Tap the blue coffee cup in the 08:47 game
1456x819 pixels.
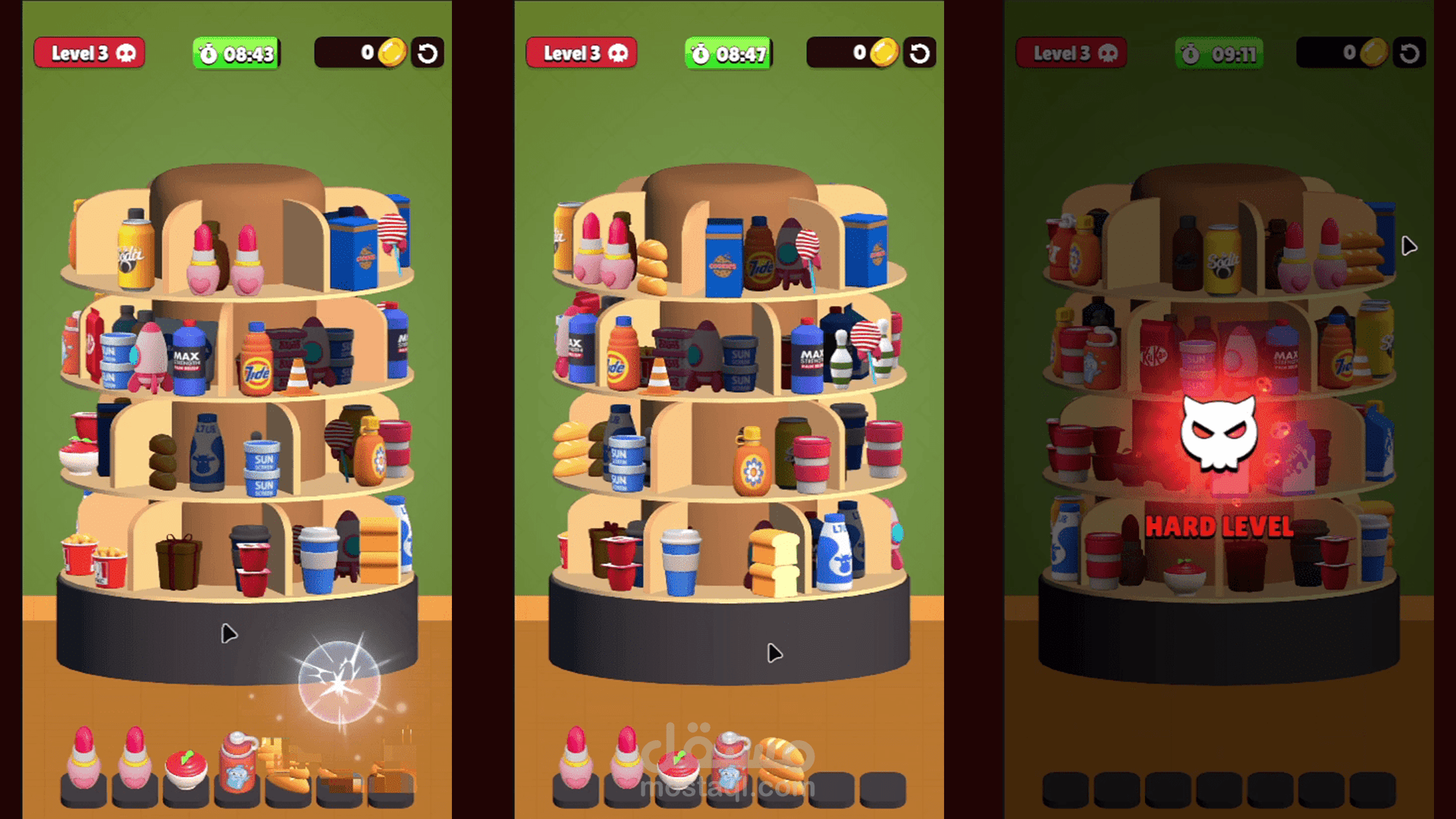(680, 563)
